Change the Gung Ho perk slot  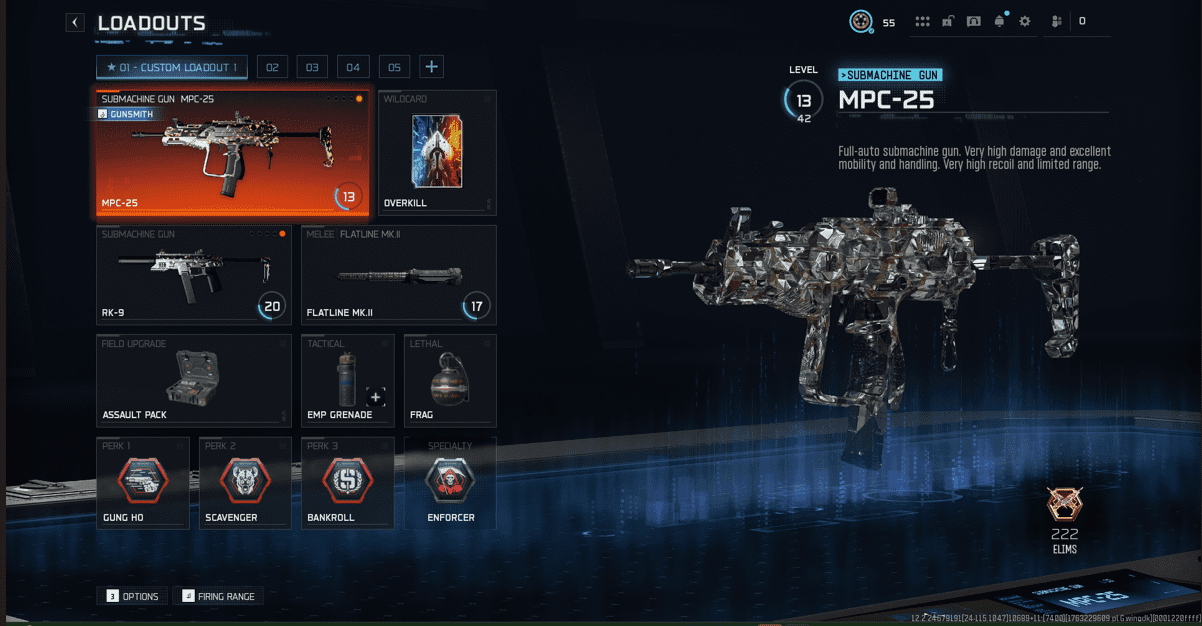pyautogui.click(x=142, y=483)
